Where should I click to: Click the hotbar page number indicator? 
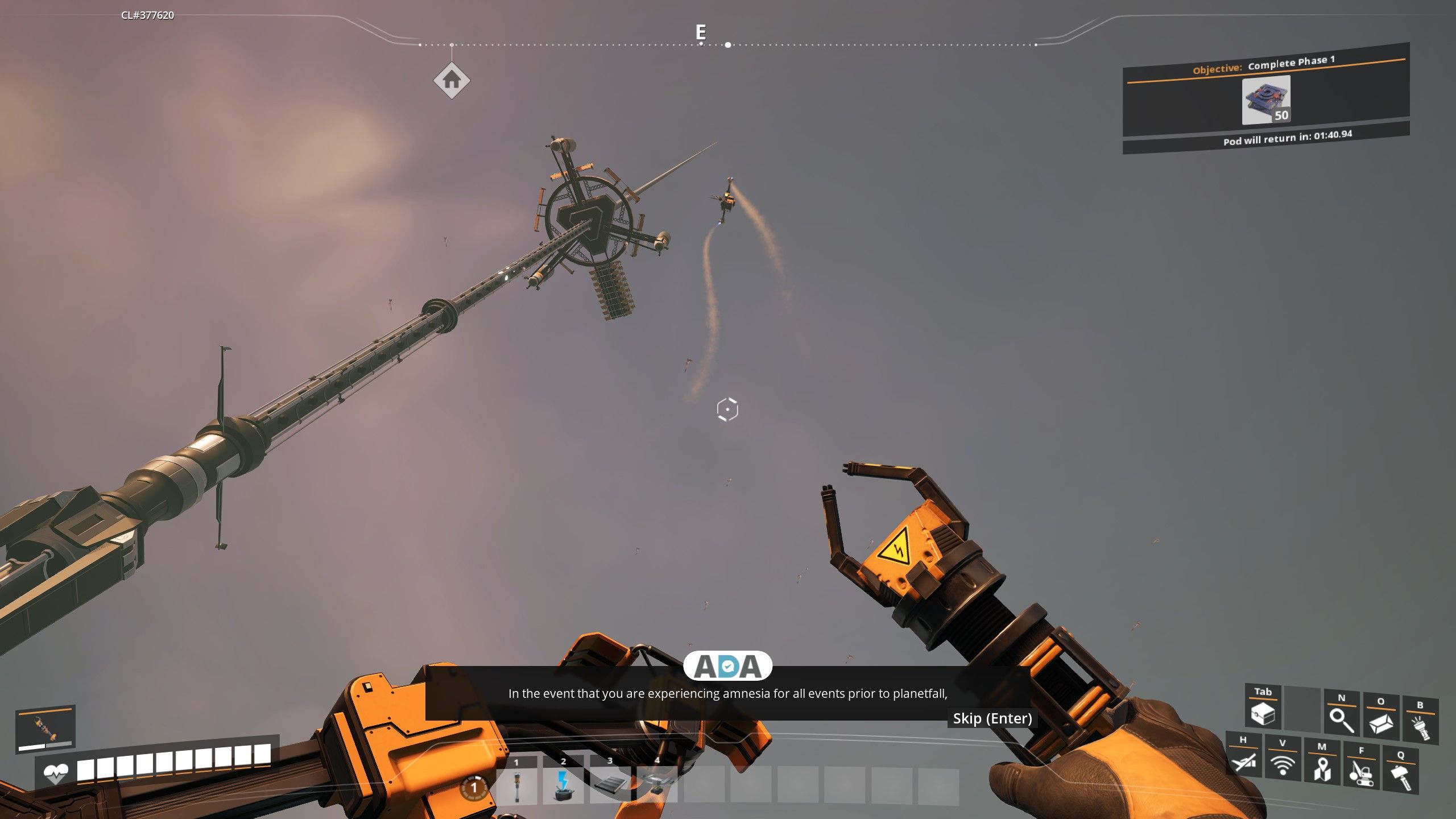tap(473, 788)
